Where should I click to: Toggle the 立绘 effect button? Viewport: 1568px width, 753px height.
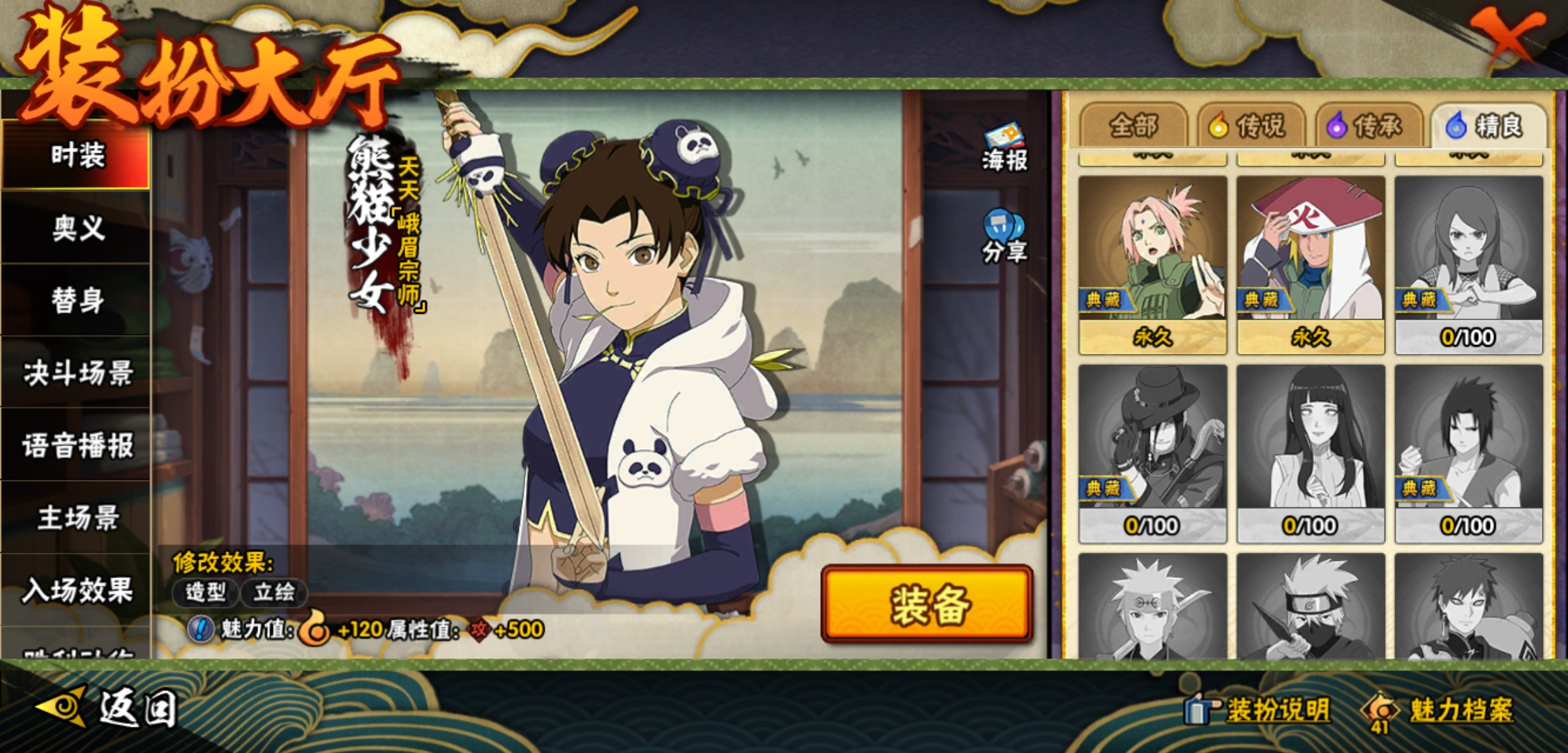[274, 593]
